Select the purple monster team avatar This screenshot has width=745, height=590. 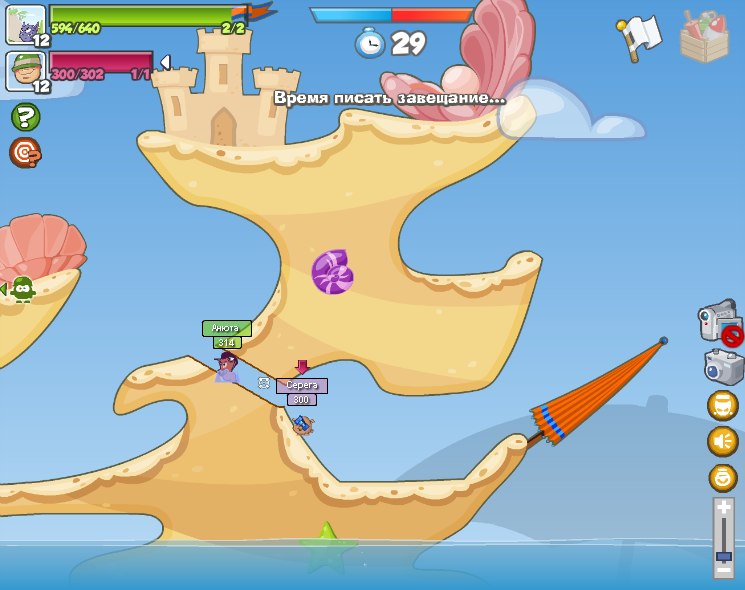[x=25, y=24]
